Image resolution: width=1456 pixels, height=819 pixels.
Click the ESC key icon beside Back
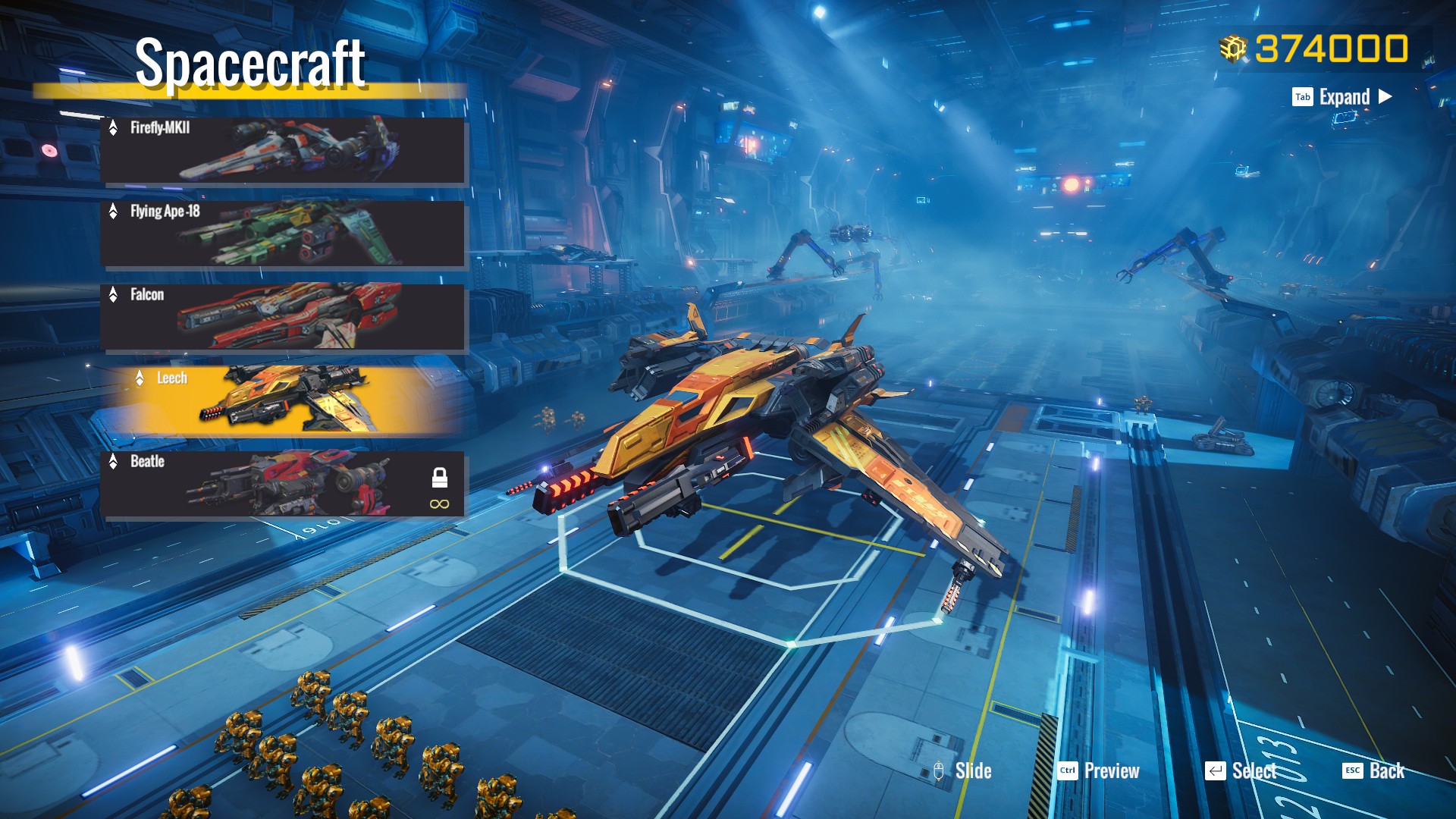pyautogui.click(x=1351, y=771)
